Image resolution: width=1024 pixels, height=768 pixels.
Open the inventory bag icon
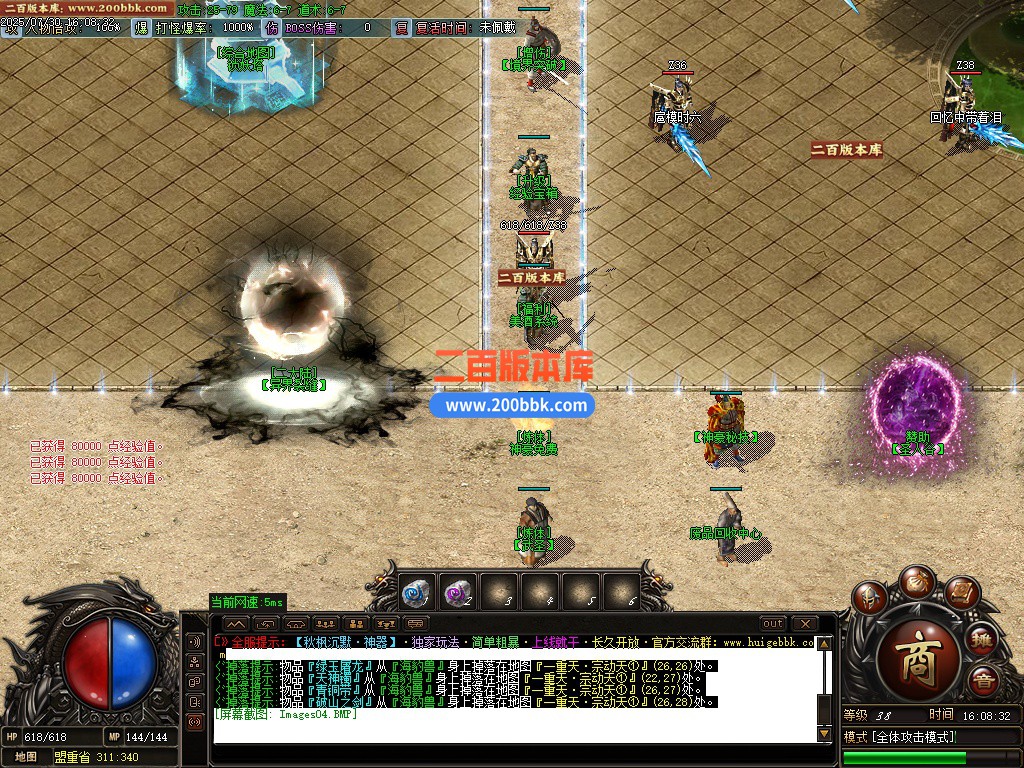tap(915, 582)
